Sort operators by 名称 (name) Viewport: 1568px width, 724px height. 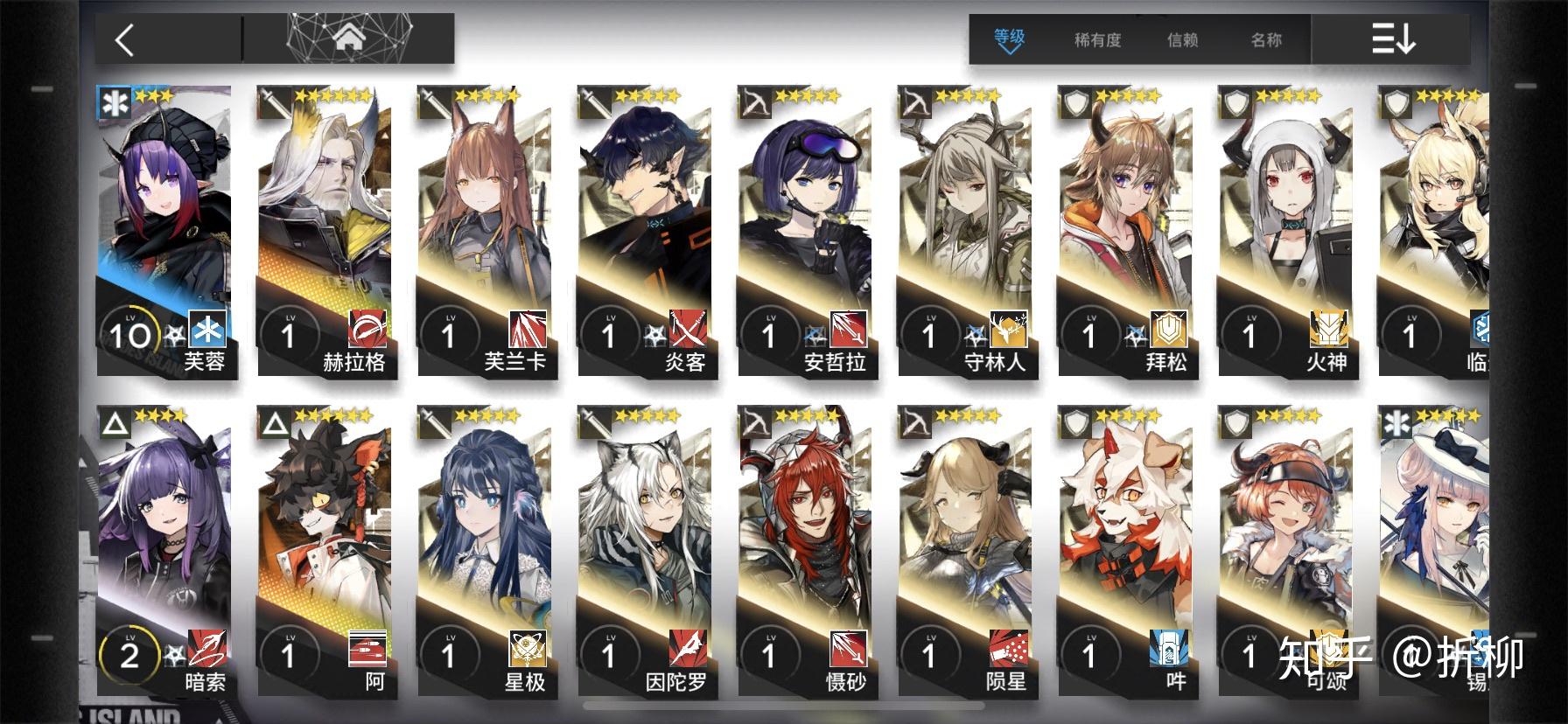pos(1266,40)
